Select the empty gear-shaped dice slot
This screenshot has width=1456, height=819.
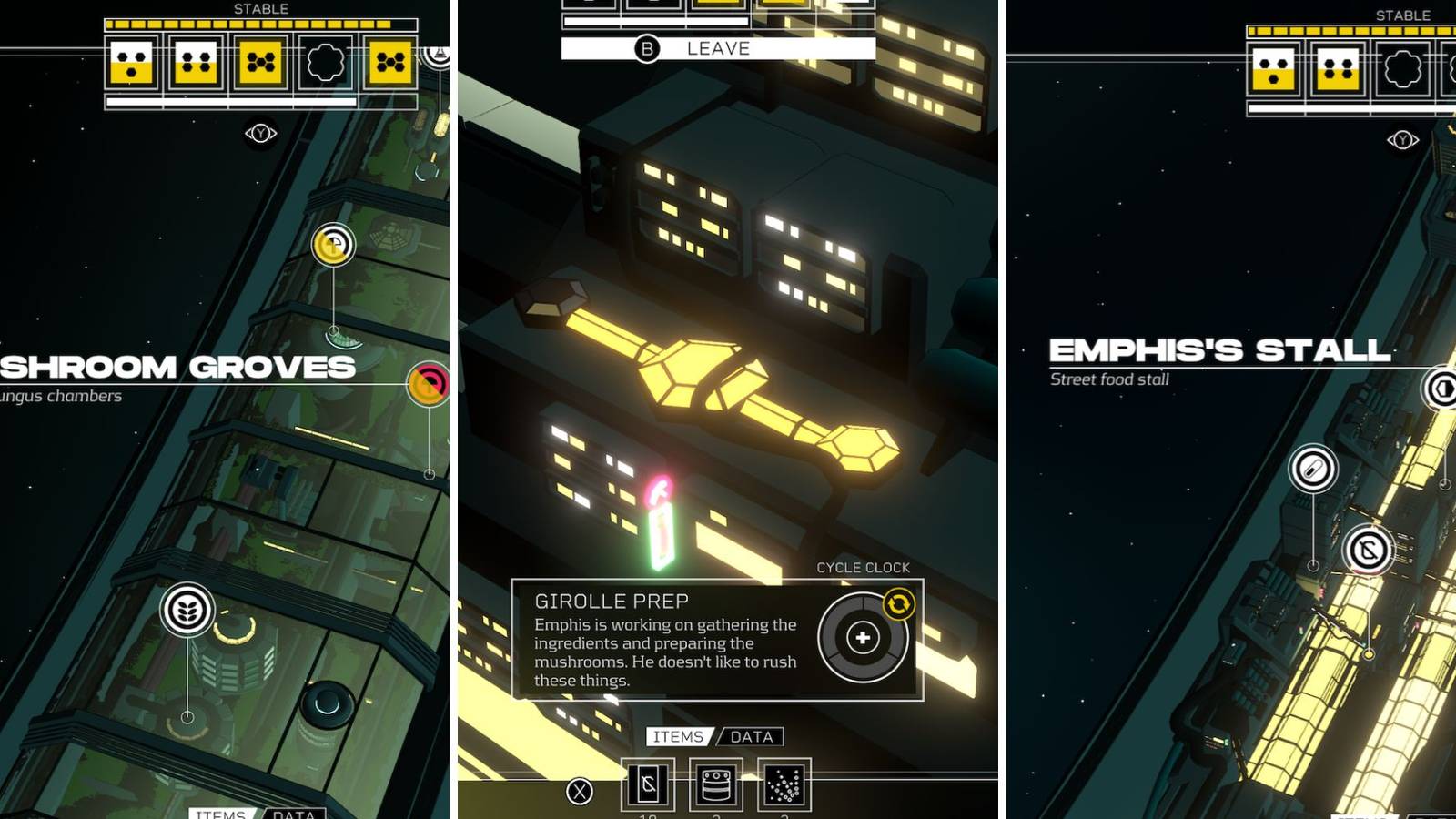(x=324, y=62)
